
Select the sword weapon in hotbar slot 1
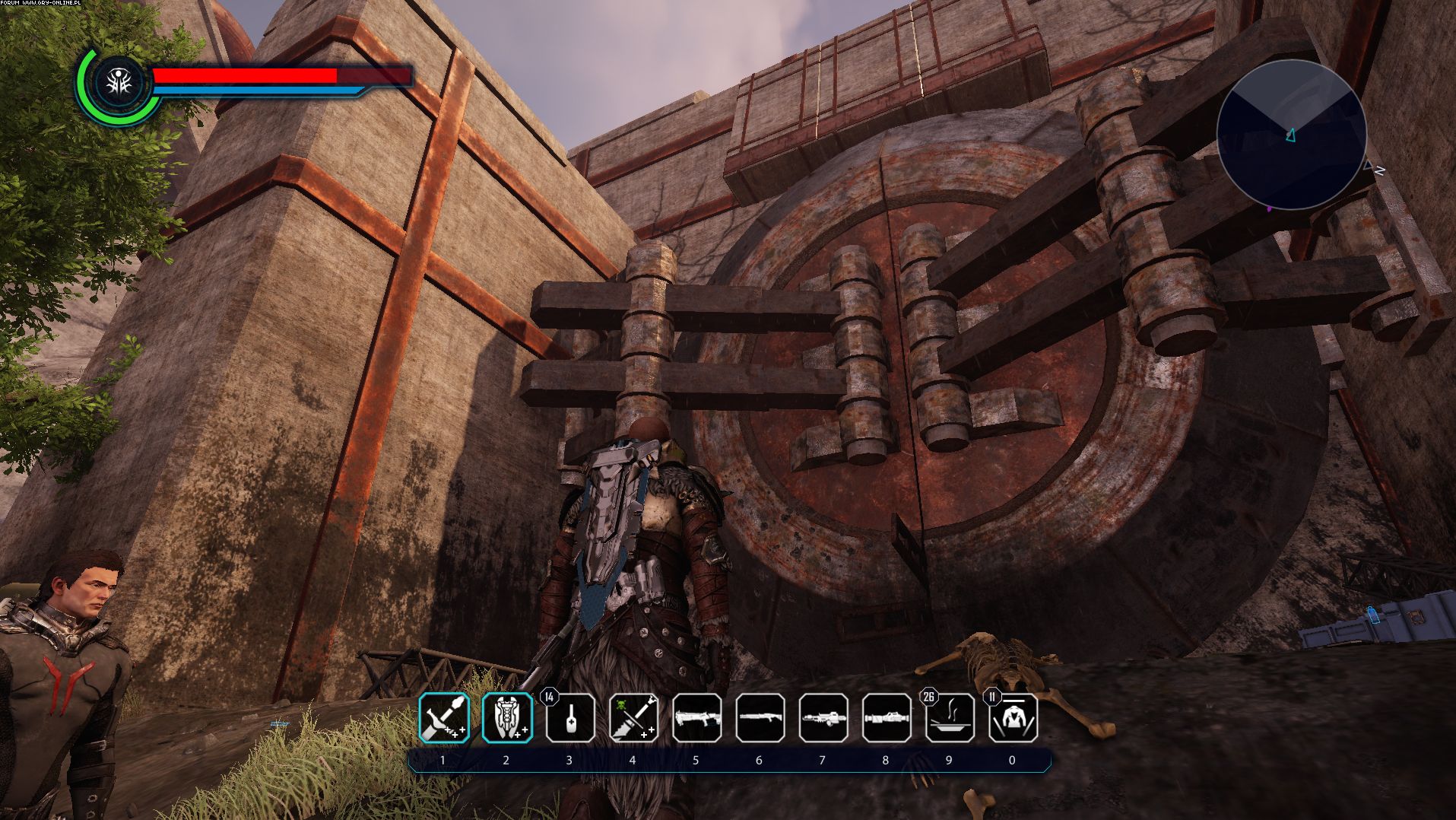444,718
